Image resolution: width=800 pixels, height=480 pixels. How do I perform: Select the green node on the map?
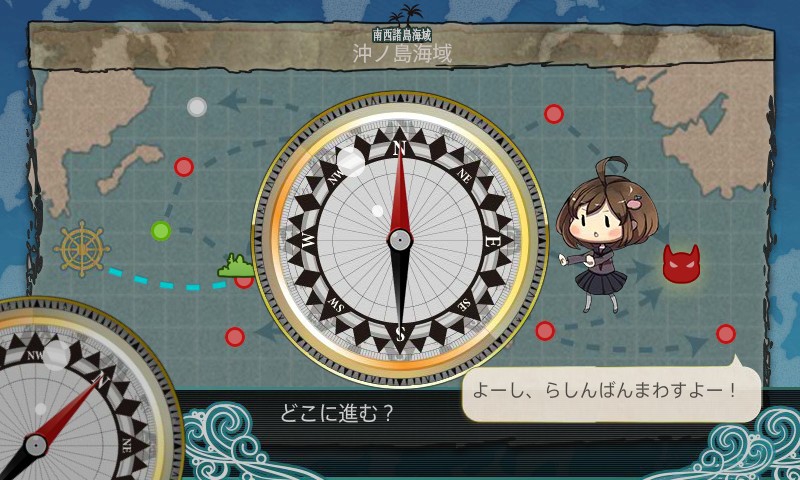161,231
